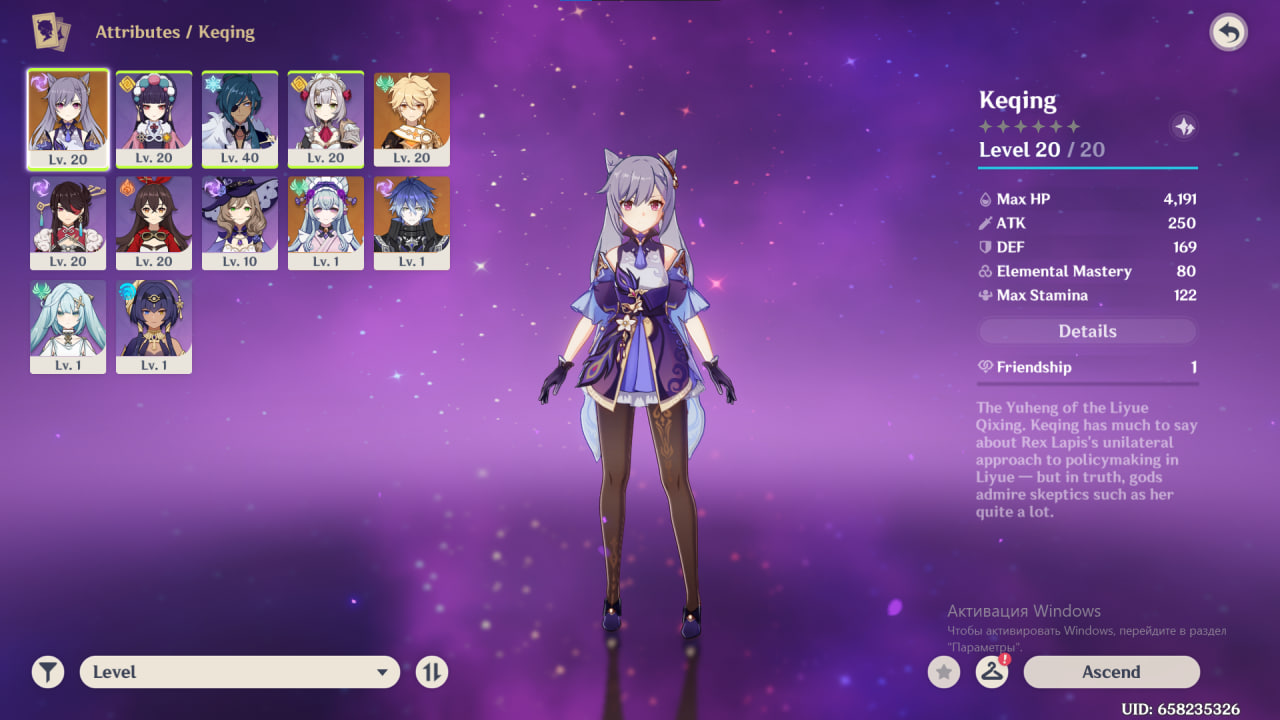Select Keqing's portrait in the roster

click(68, 118)
